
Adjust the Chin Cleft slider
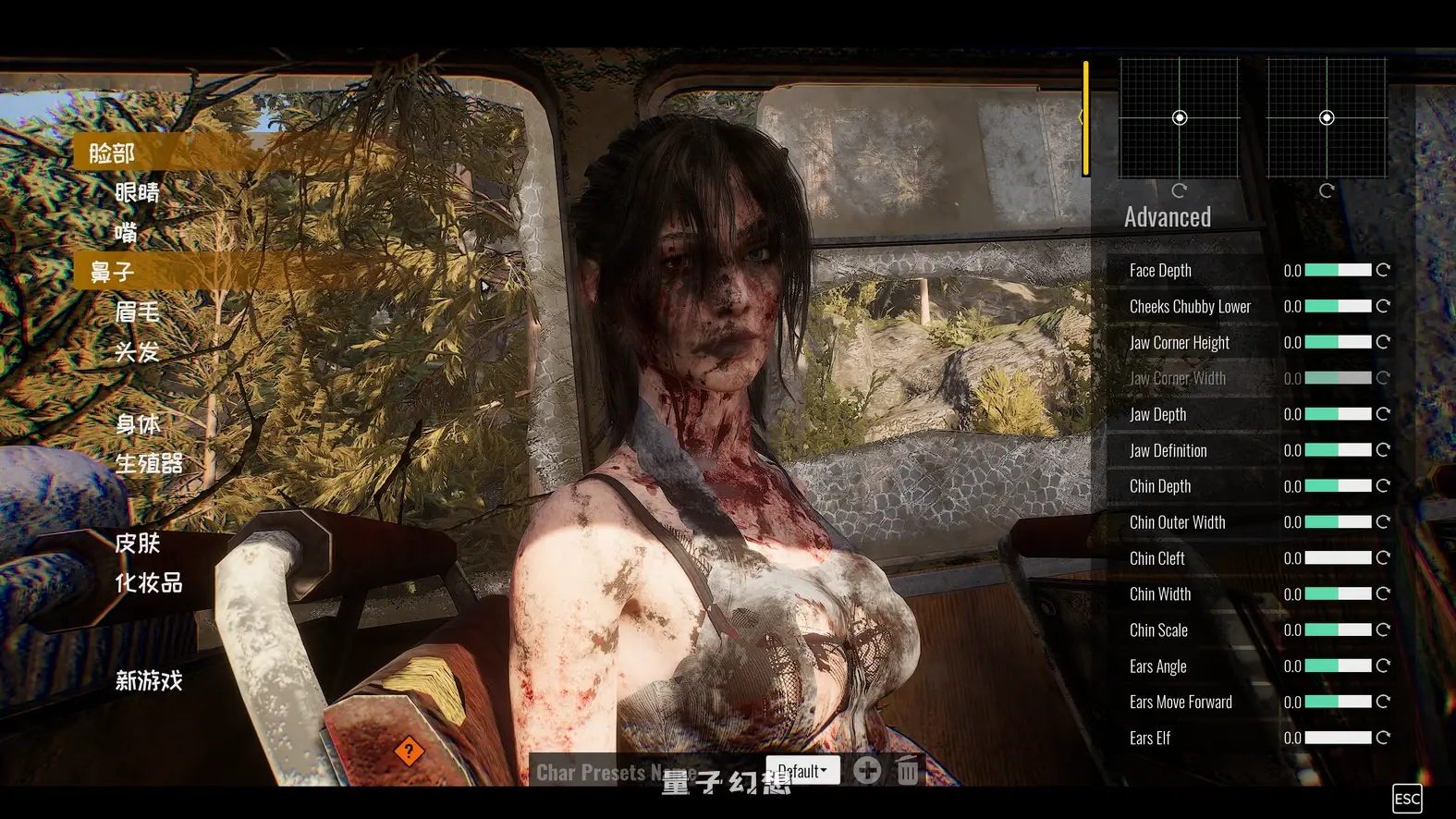tap(1338, 558)
